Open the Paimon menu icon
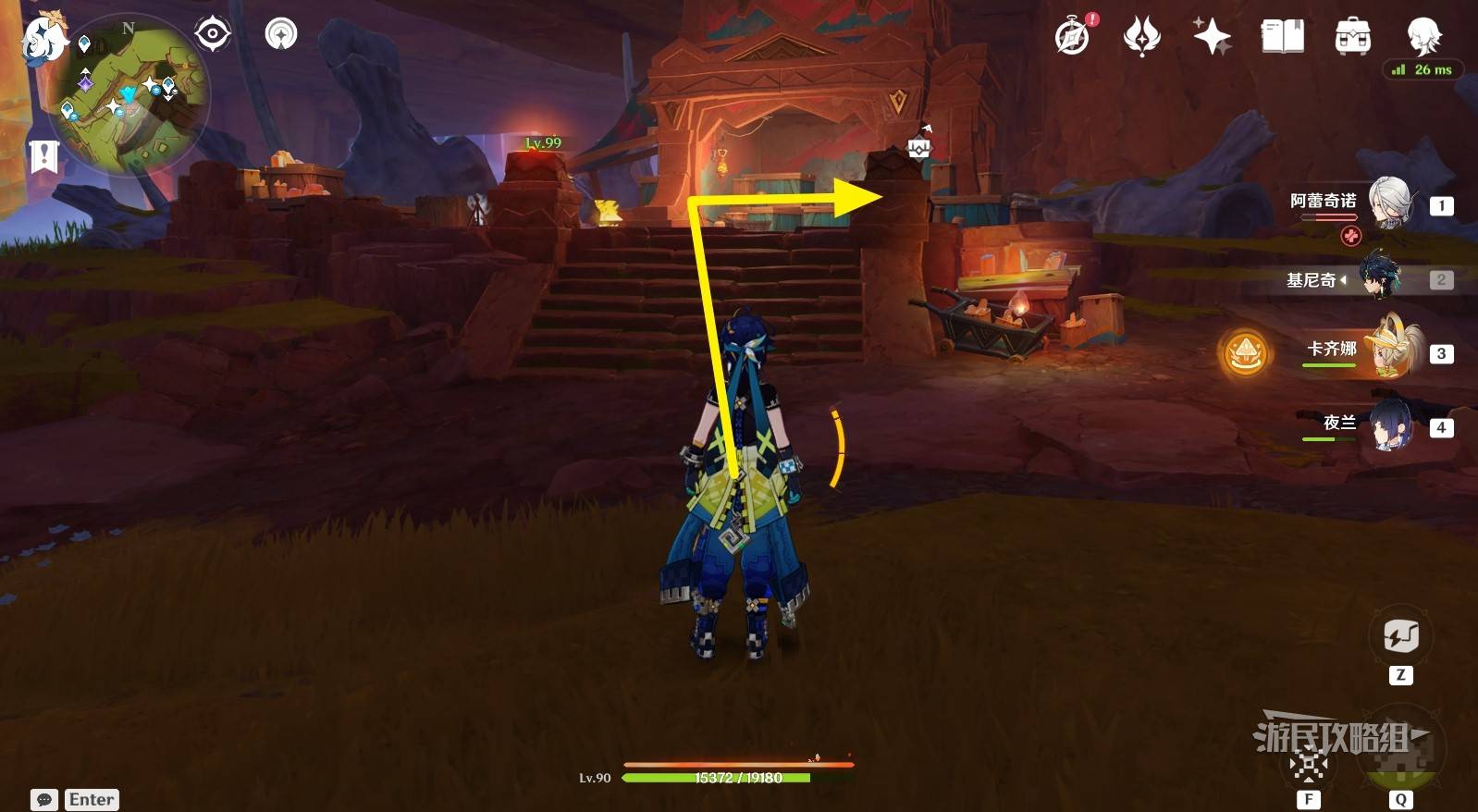This screenshot has height=812, width=1478. tap(43, 40)
